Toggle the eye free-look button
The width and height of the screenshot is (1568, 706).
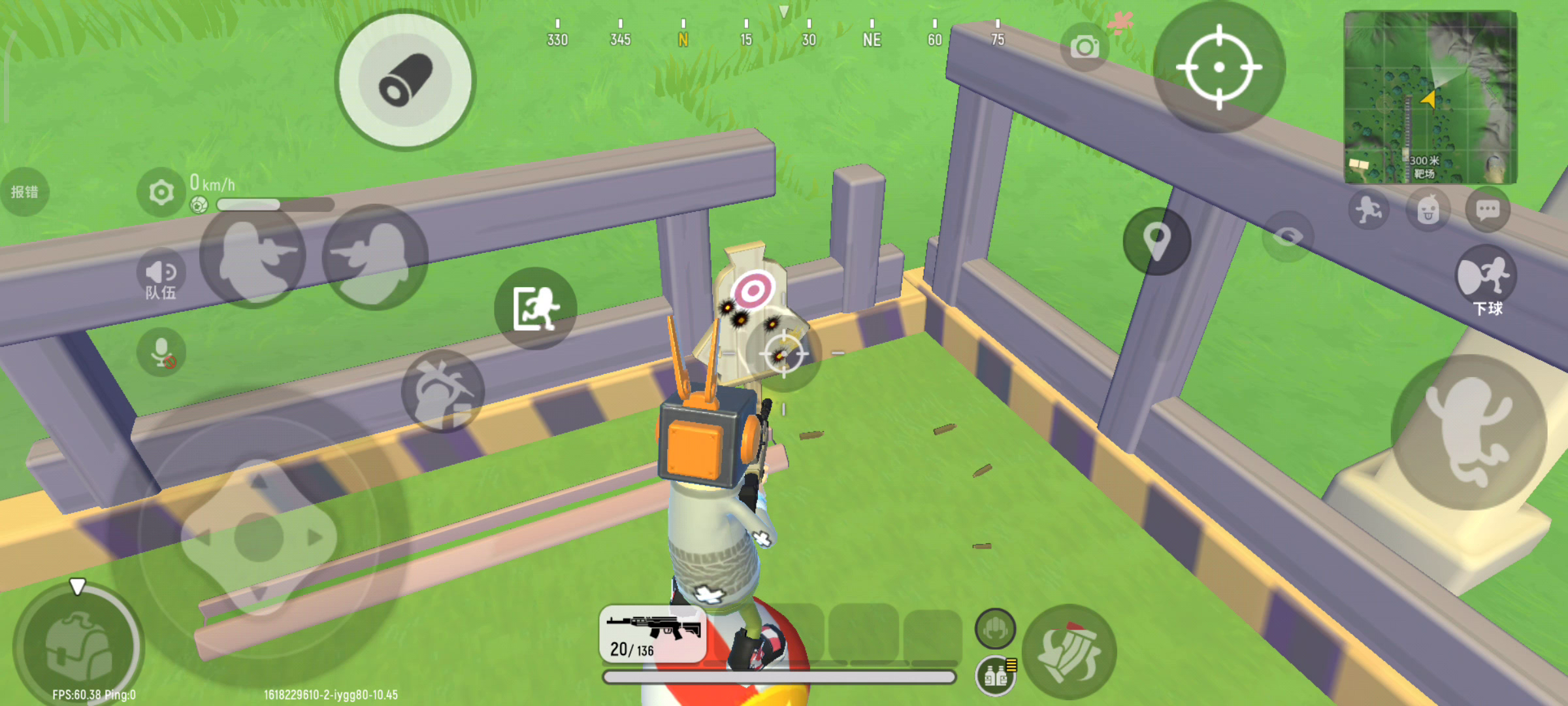point(1287,237)
